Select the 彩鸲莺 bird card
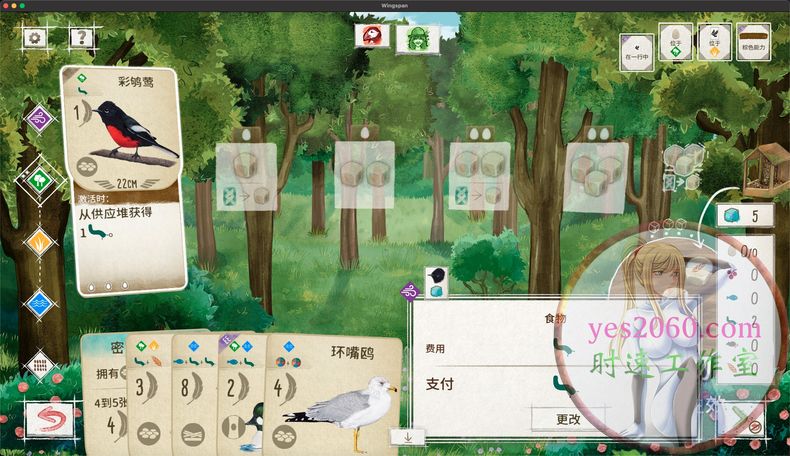Viewport: 790px width, 456px height. pyautogui.click(x=124, y=178)
